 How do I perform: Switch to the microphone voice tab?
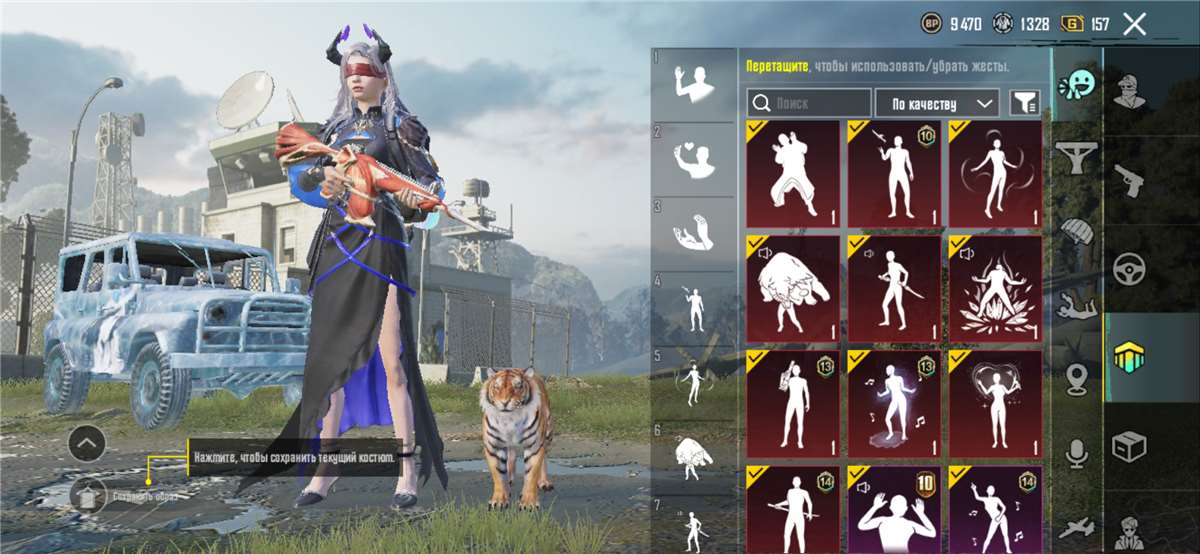click(x=1077, y=453)
